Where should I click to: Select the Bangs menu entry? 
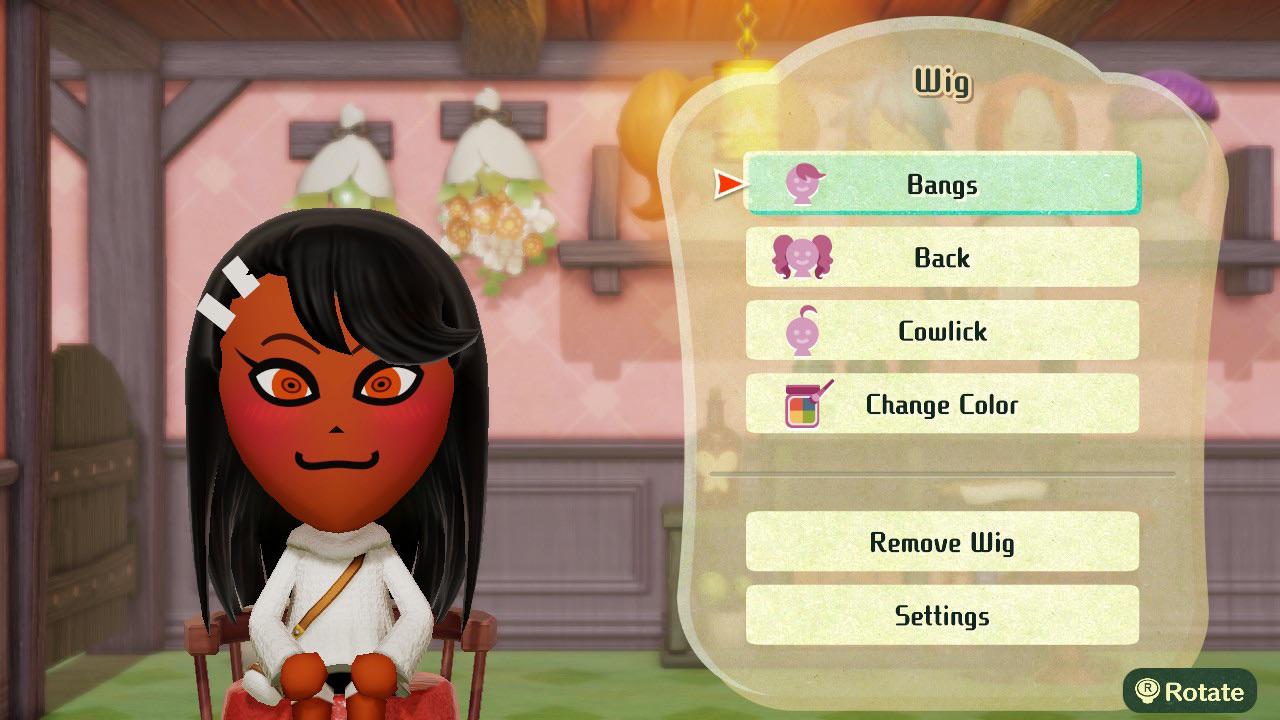[941, 184]
